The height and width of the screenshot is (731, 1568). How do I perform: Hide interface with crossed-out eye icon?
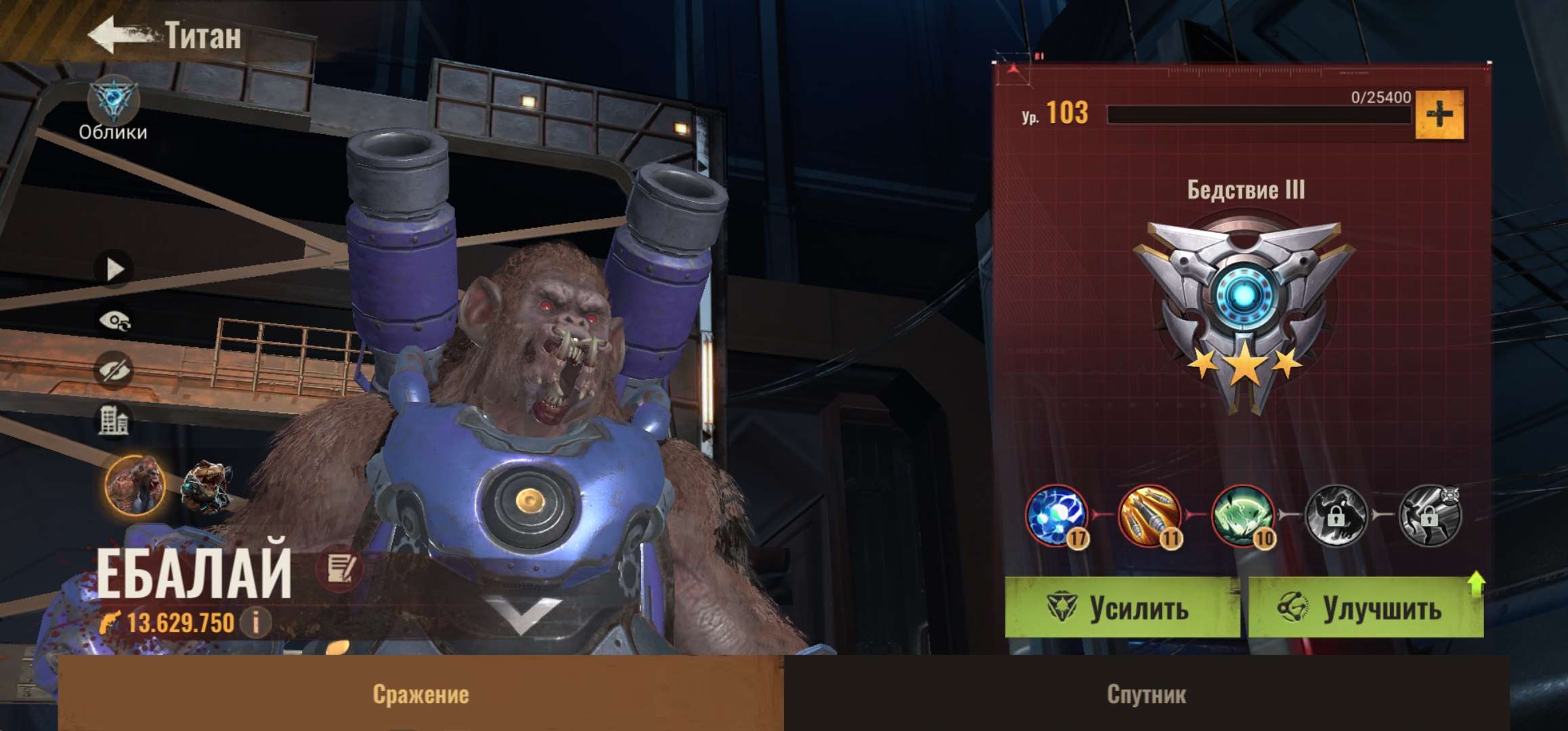pos(113,370)
